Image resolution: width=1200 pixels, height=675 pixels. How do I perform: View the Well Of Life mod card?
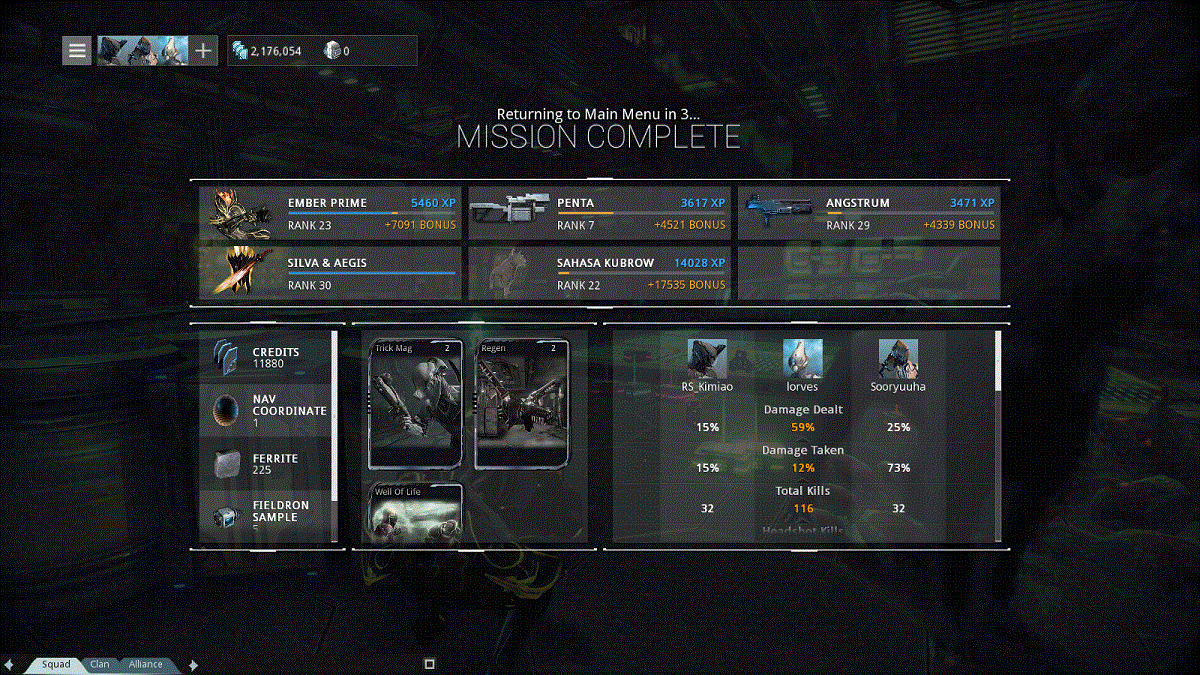pyautogui.click(x=416, y=512)
